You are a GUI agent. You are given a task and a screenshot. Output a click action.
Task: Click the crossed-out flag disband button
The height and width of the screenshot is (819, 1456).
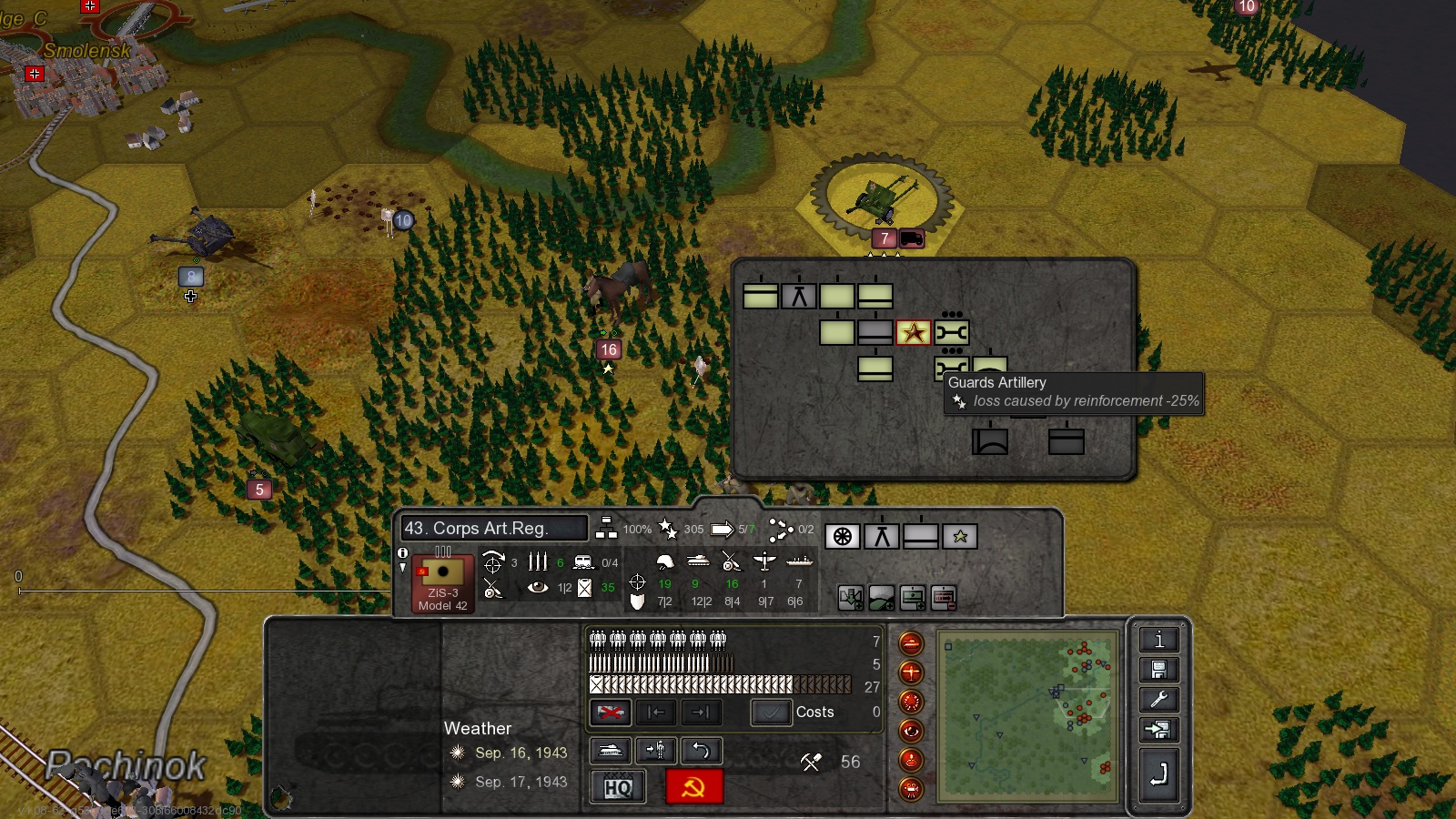610,713
